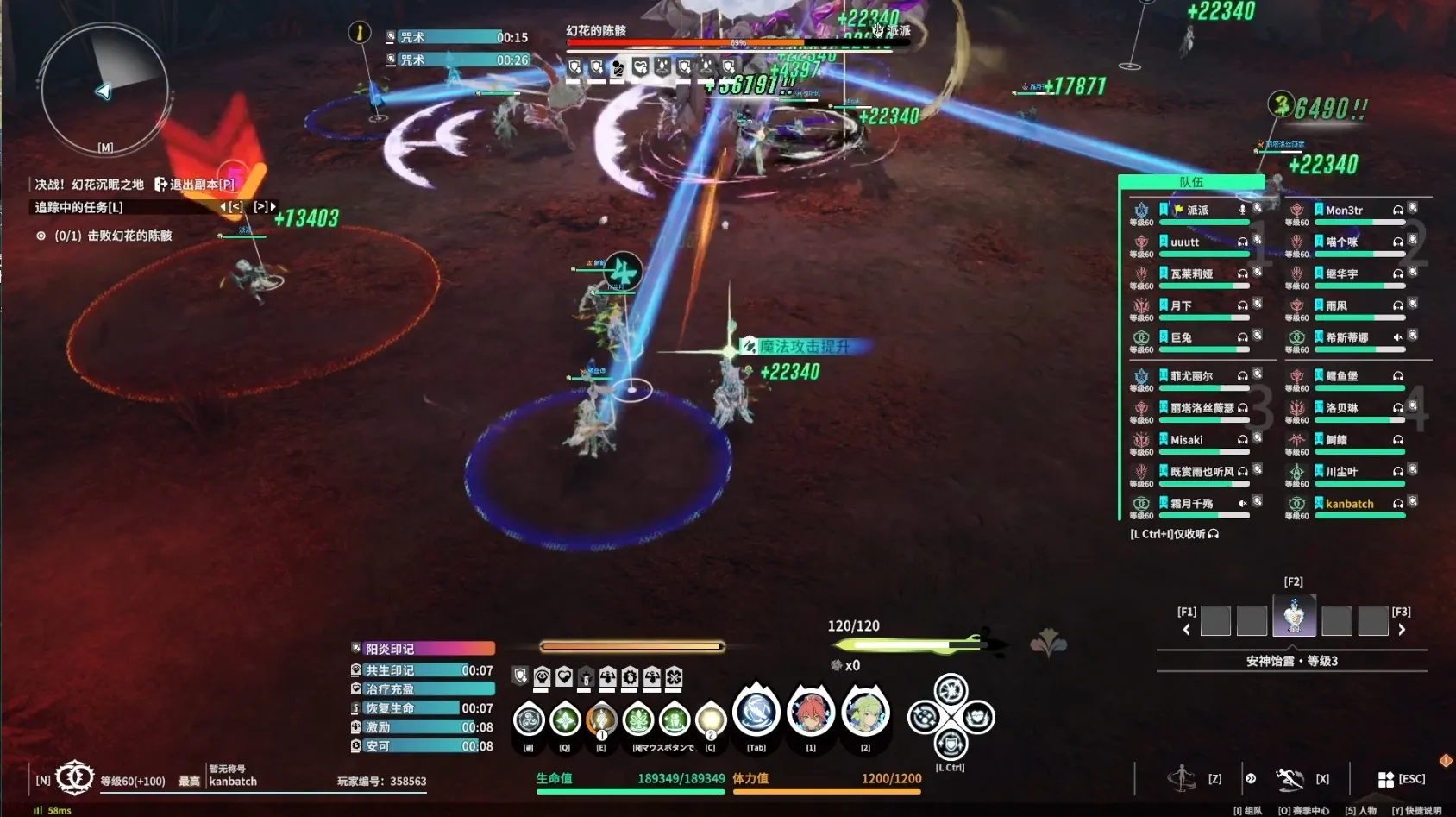1456x817 pixels.
Task: Select party member 派派 in the team list
Action: (x=1197, y=211)
